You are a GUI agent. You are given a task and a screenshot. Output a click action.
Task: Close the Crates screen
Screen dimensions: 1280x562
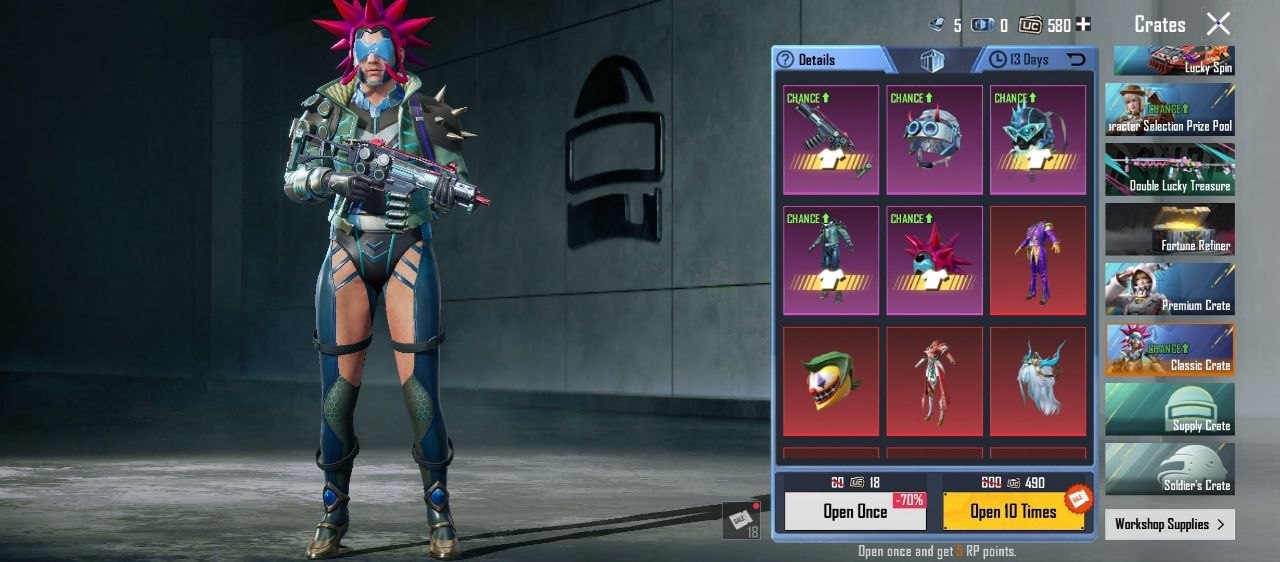click(x=1218, y=24)
